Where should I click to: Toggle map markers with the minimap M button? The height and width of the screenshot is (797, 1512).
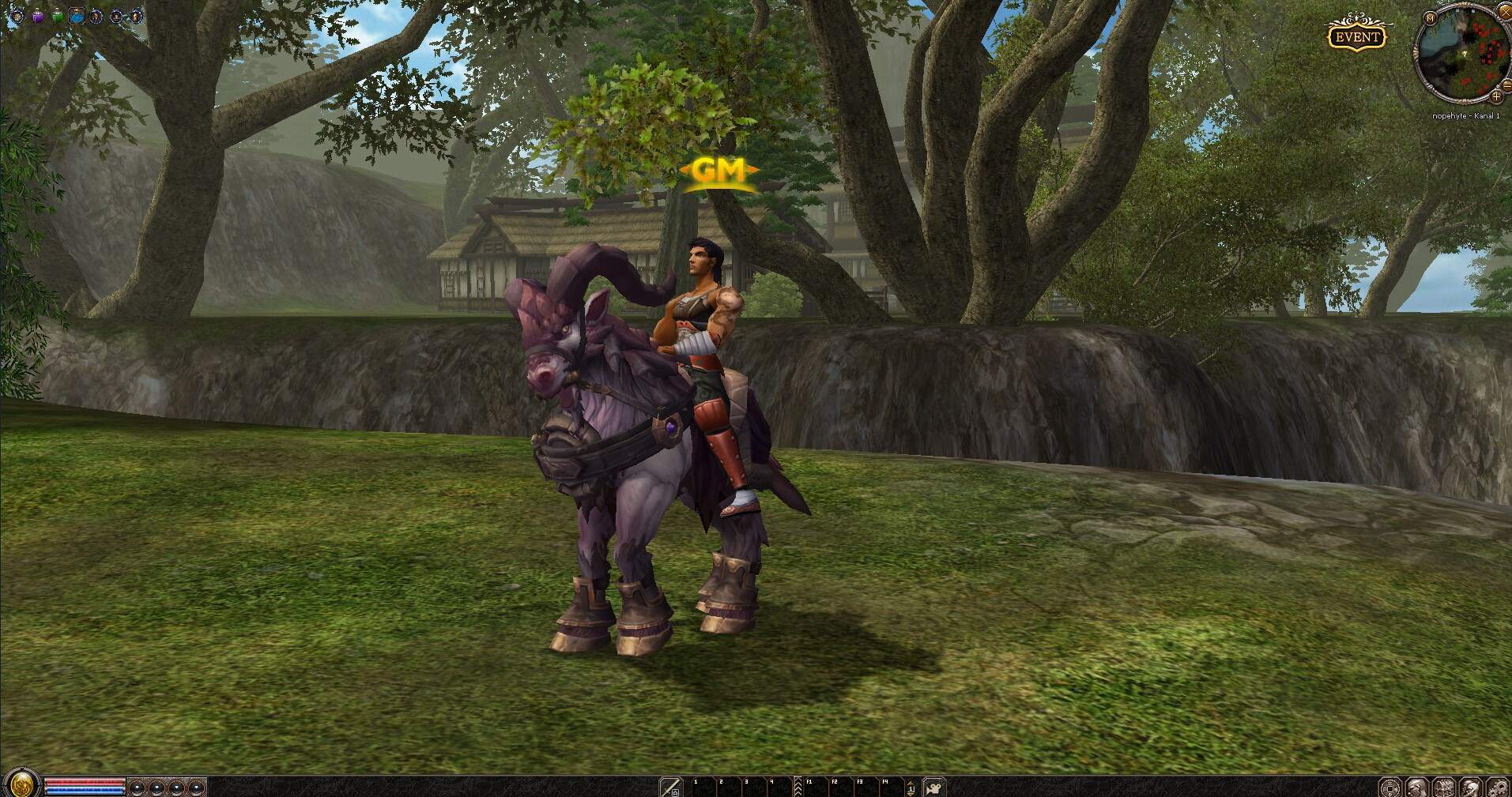pyautogui.click(x=1429, y=19)
